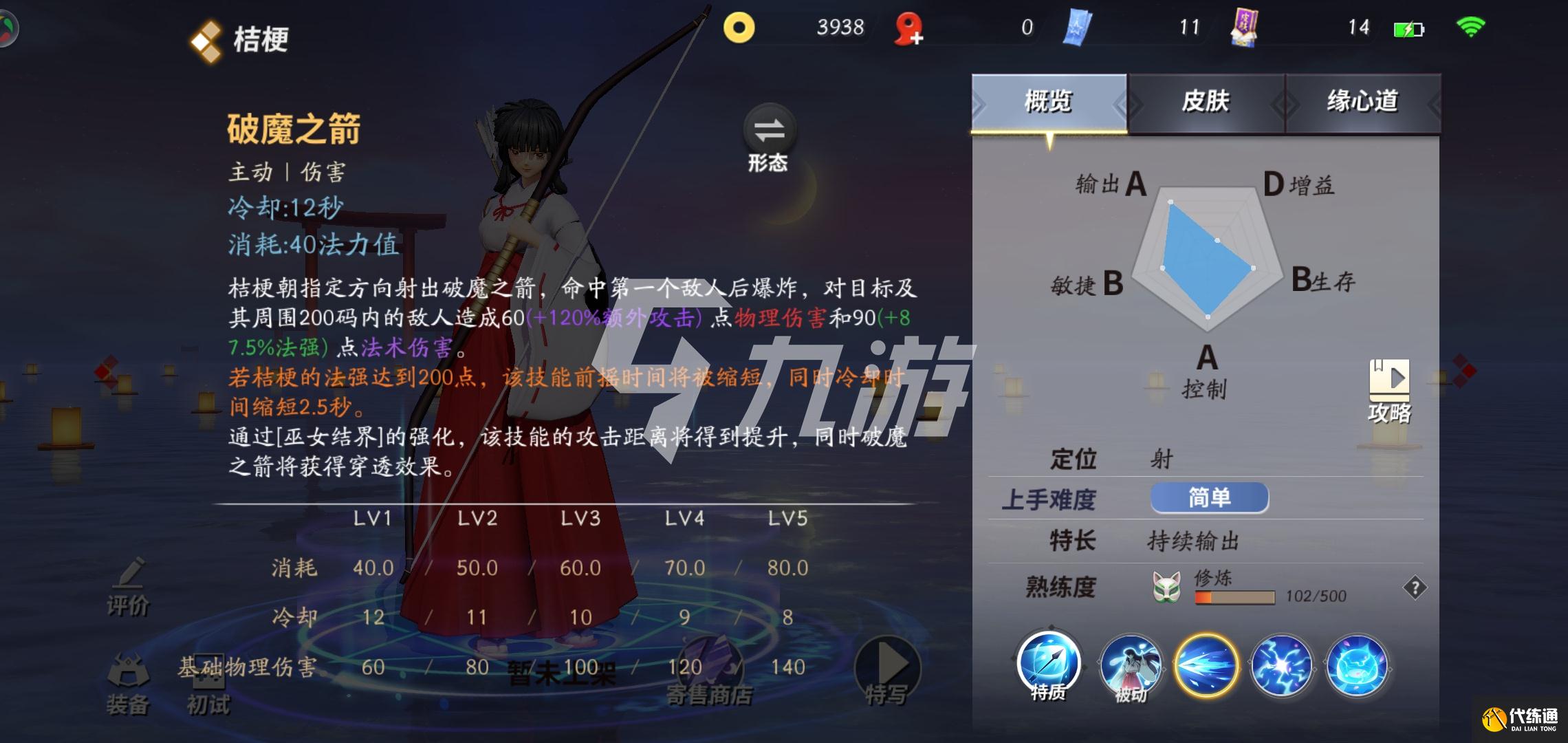Add currency via the red plus icon
This screenshot has width=1568, height=743.
[909, 30]
